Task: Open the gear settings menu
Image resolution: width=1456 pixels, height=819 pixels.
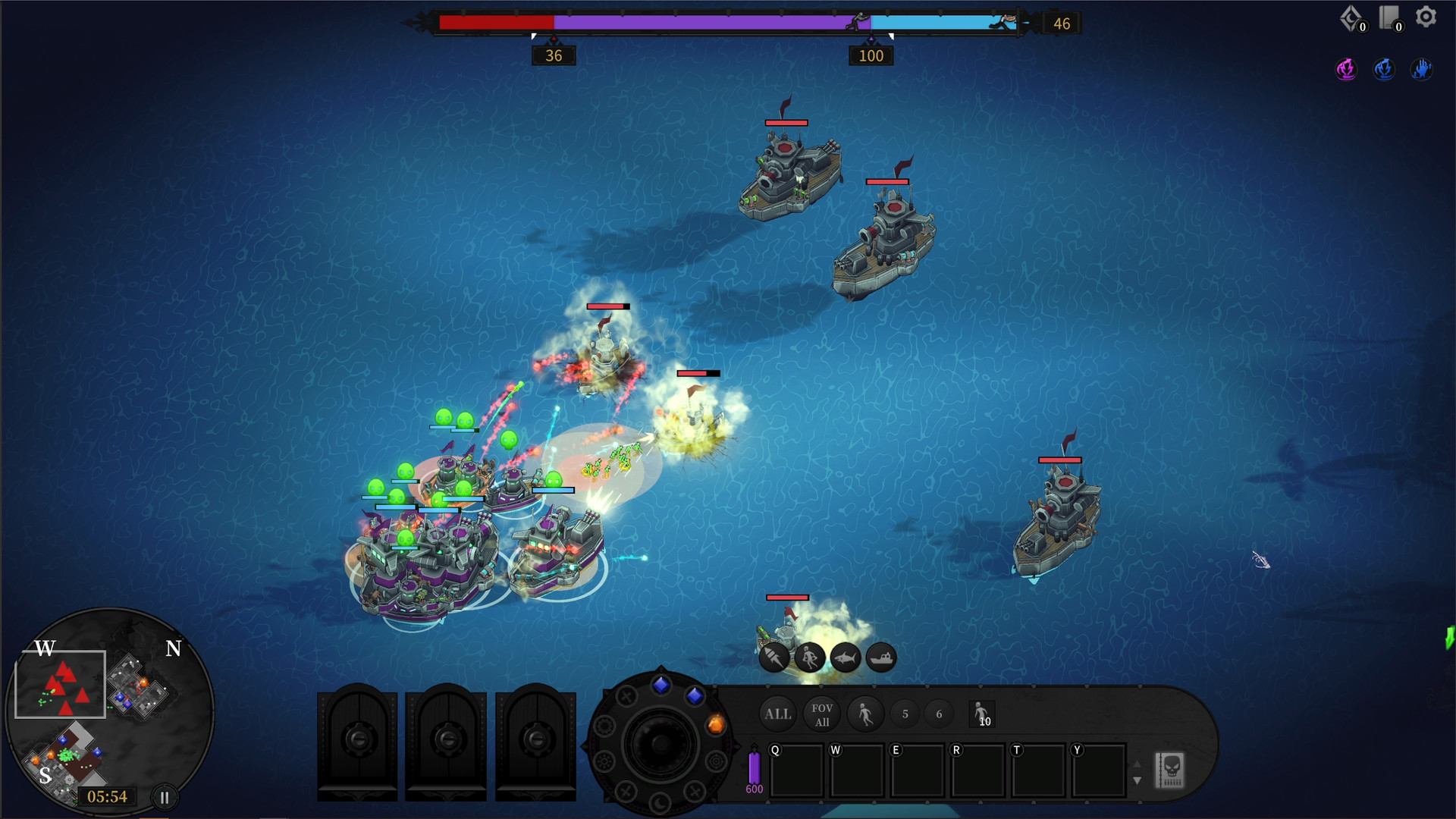Action: tap(1426, 17)
